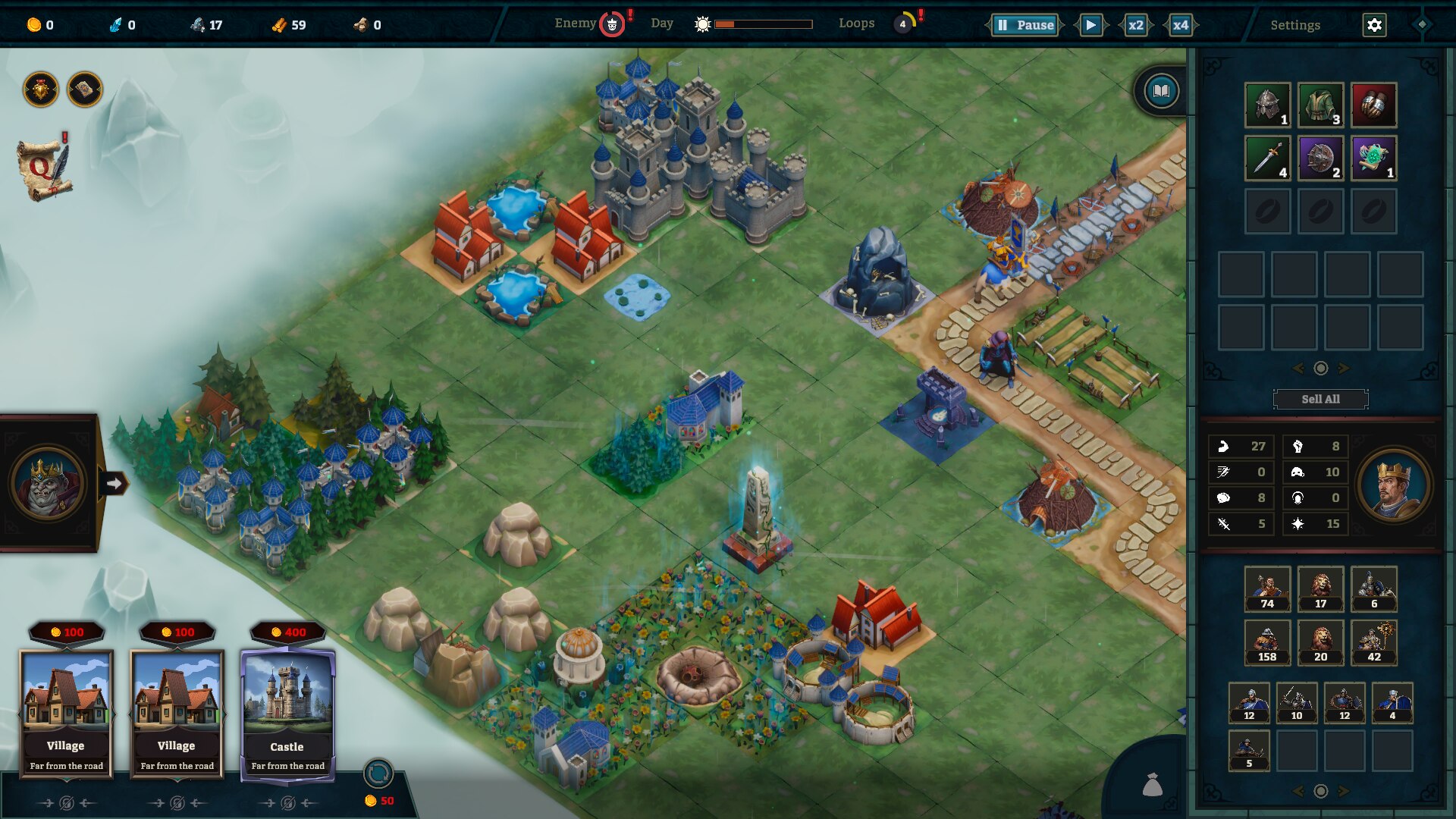Select the teal amulet equipment slot
1456x819 pixels.
click(1373, 158)
